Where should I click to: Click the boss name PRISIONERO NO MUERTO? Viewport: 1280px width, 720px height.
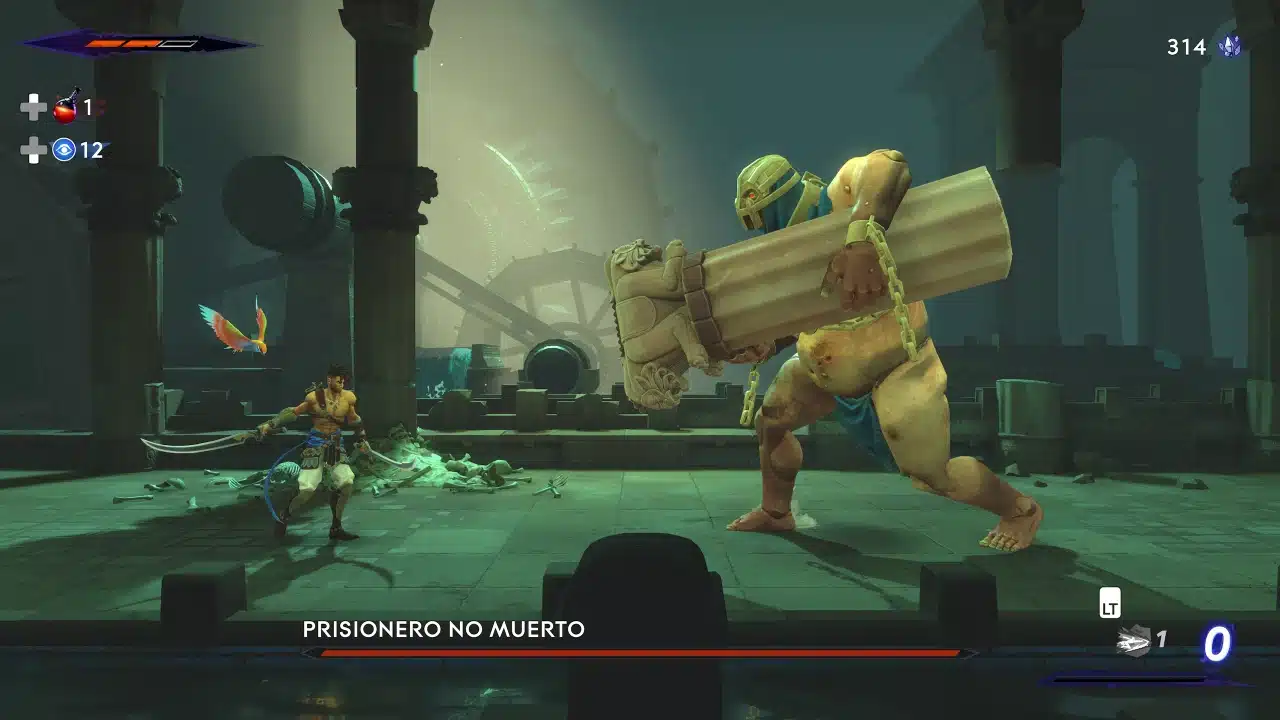point(443,630)
